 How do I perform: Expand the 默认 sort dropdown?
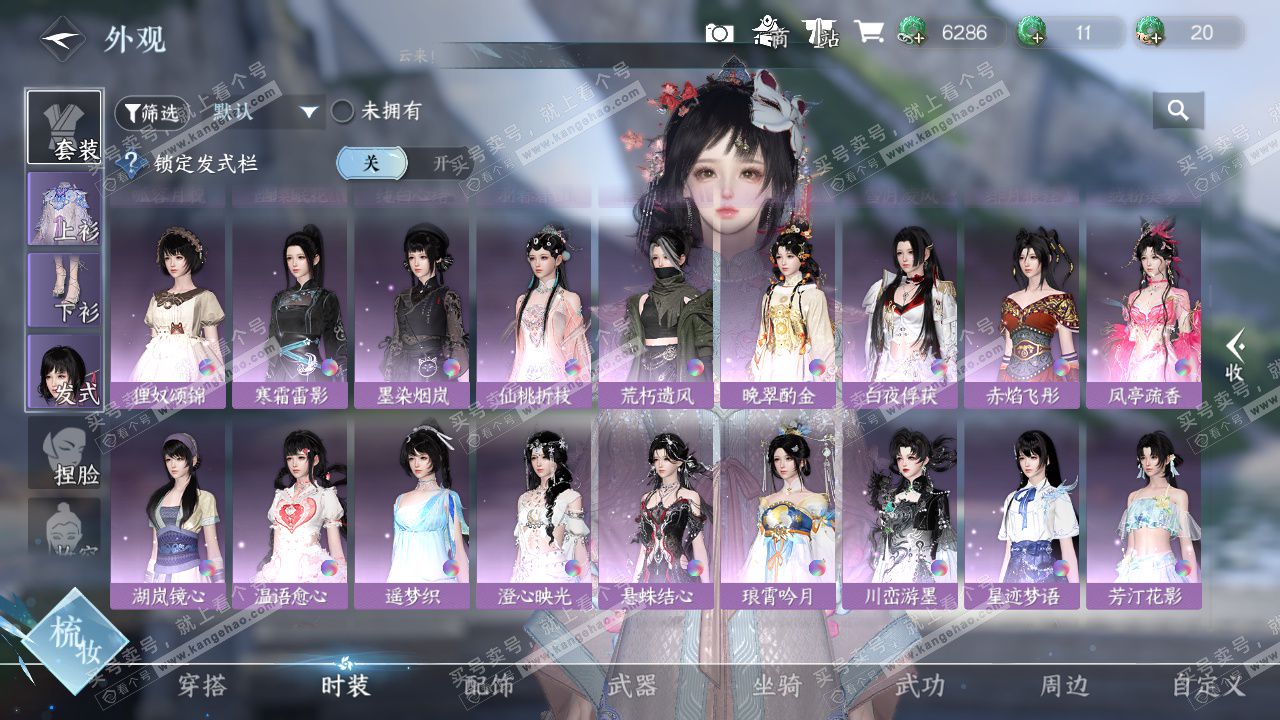[308, 112]
